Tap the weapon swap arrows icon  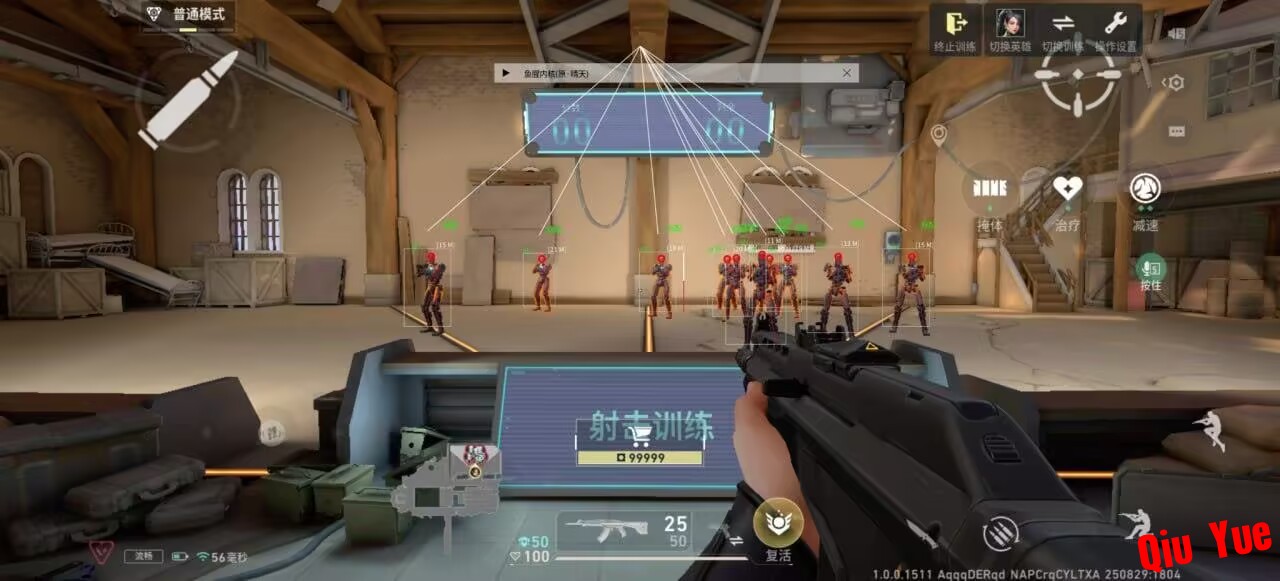[x=737, y=539]
